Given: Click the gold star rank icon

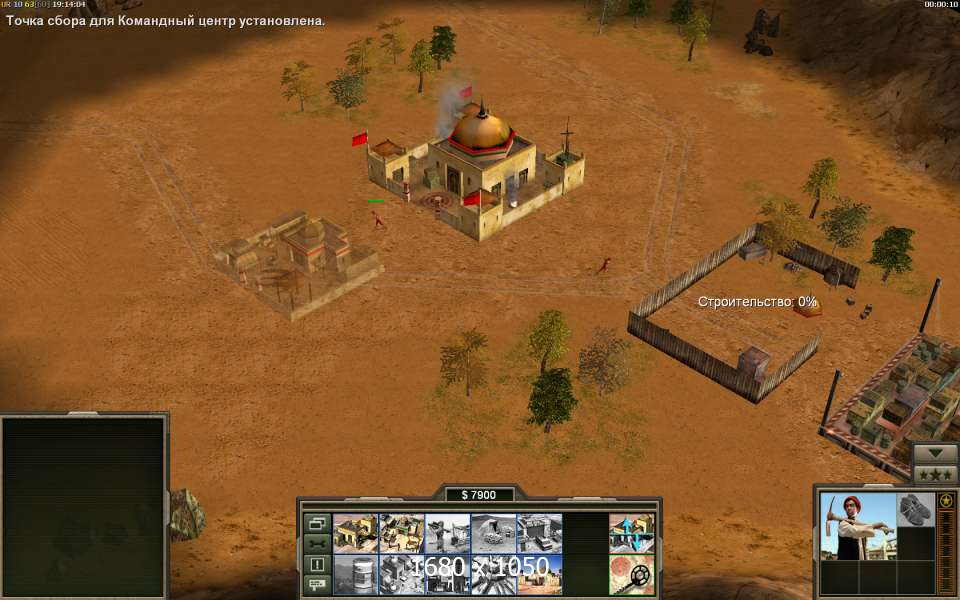Looking at the screenshot, I should click(x=945, y=500).
